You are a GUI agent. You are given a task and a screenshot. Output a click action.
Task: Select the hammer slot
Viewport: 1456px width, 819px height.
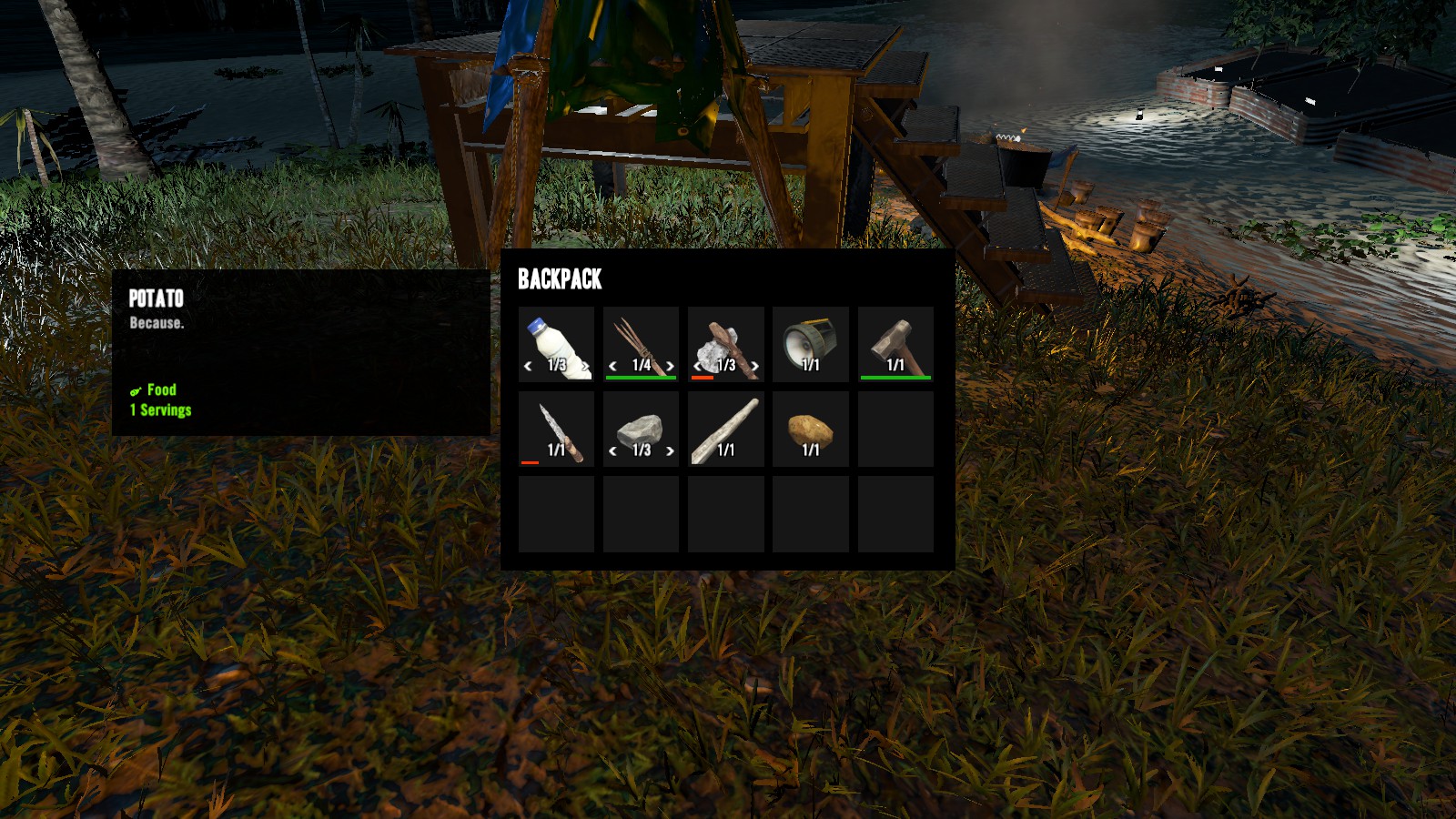(895, 342)
